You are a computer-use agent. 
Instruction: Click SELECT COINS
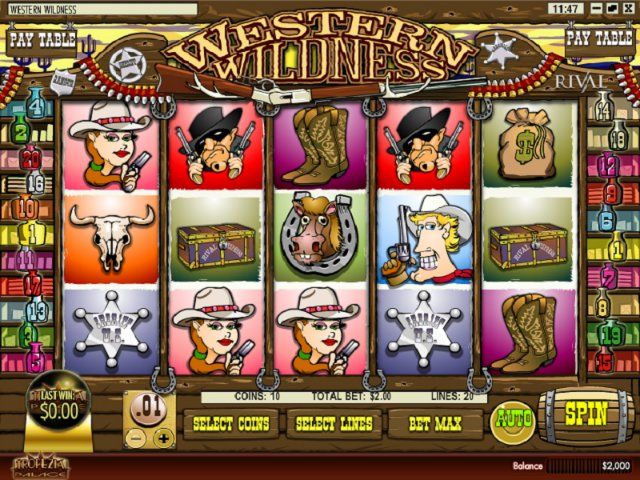pos(231,424)
